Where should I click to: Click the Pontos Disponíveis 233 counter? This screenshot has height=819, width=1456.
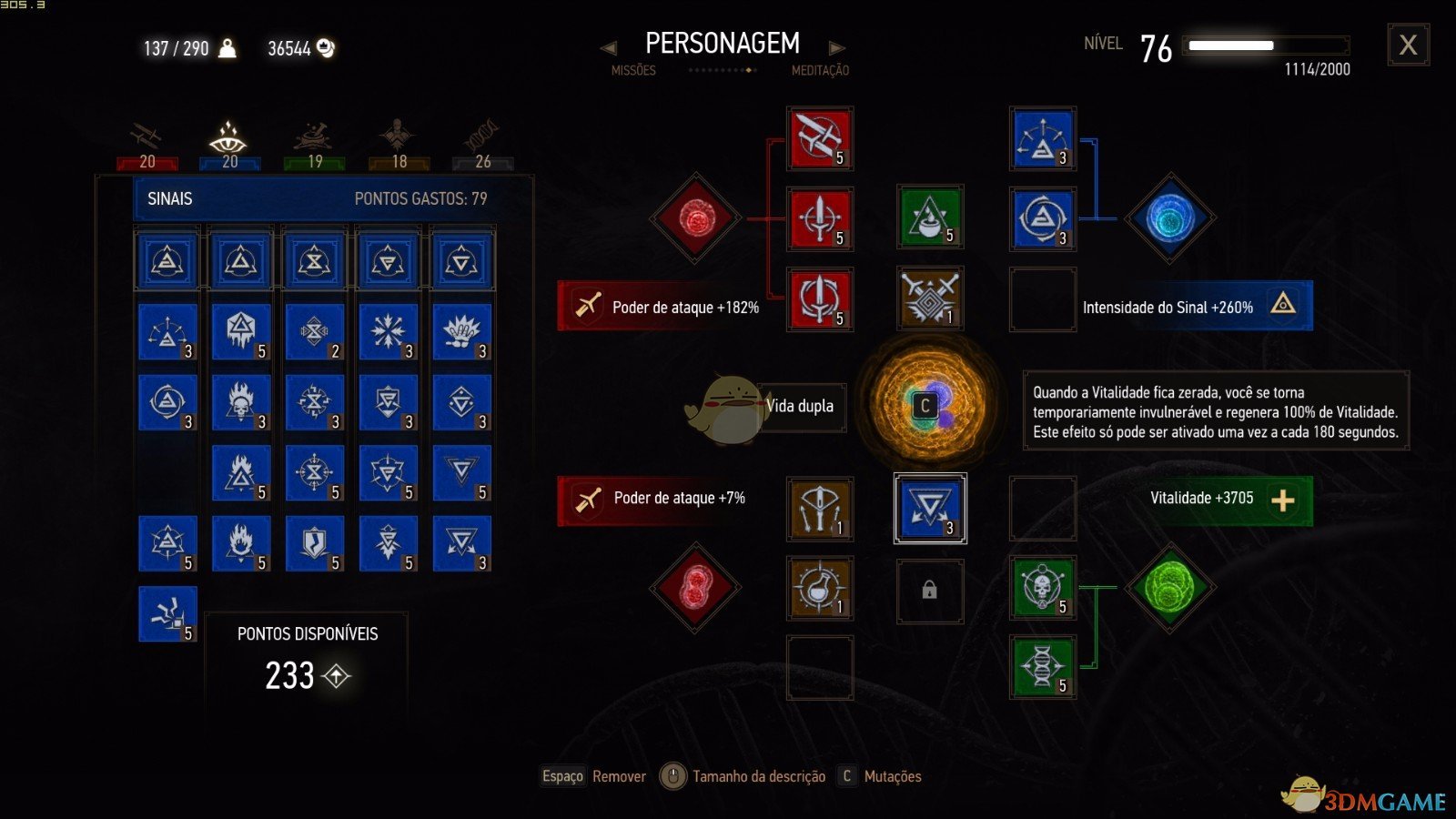(x=290, y=677)
